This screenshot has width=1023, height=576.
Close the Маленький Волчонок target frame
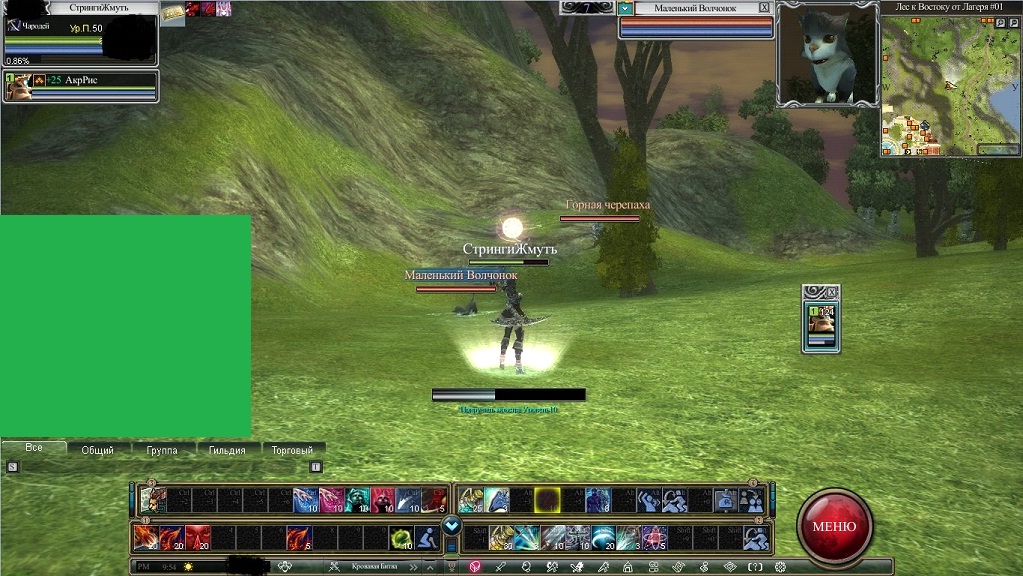click(x=765, y=7)
